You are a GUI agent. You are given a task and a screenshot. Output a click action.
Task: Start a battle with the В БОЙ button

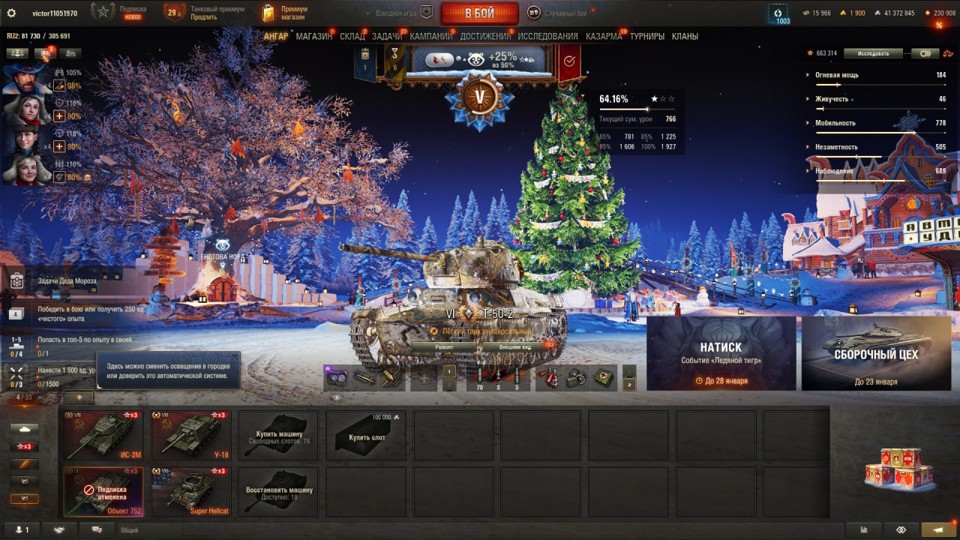point(479,13)
